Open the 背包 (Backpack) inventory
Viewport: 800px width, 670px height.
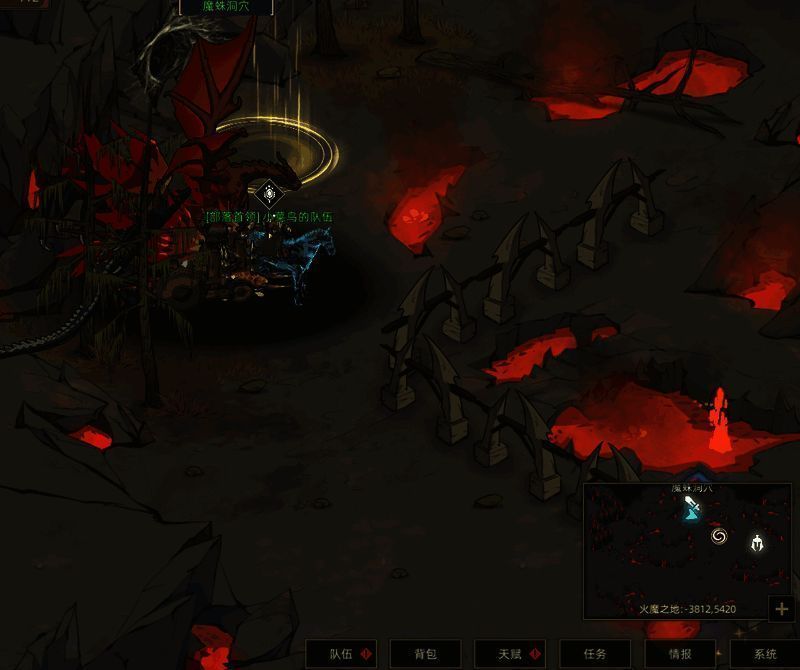(x=426, y=654)
